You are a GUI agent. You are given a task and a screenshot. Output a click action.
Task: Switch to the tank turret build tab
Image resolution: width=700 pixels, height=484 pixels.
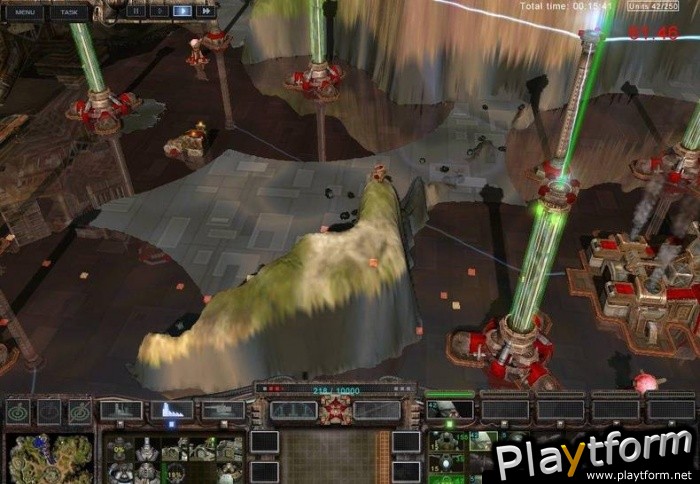click(x=222, y=410)
